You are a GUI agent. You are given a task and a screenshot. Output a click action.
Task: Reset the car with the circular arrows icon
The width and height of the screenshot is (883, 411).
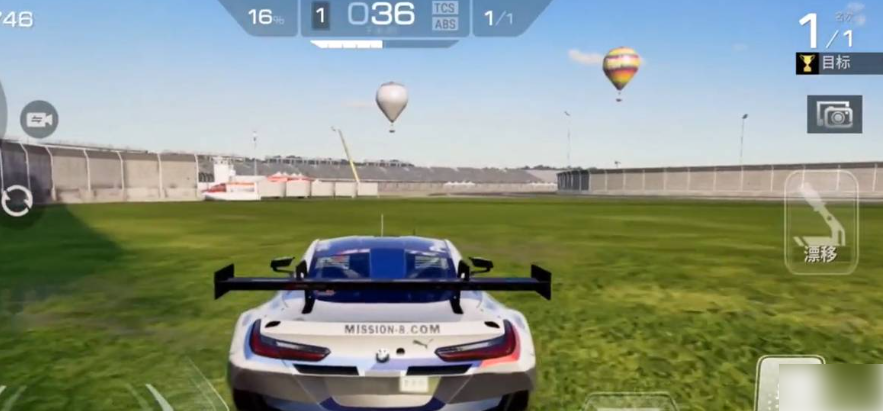point(17,199)
